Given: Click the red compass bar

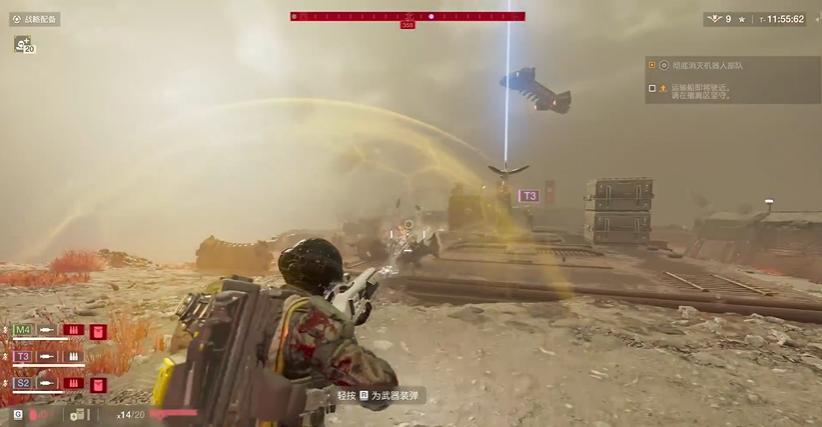Looking at the screenshot, I should [407, 16].
